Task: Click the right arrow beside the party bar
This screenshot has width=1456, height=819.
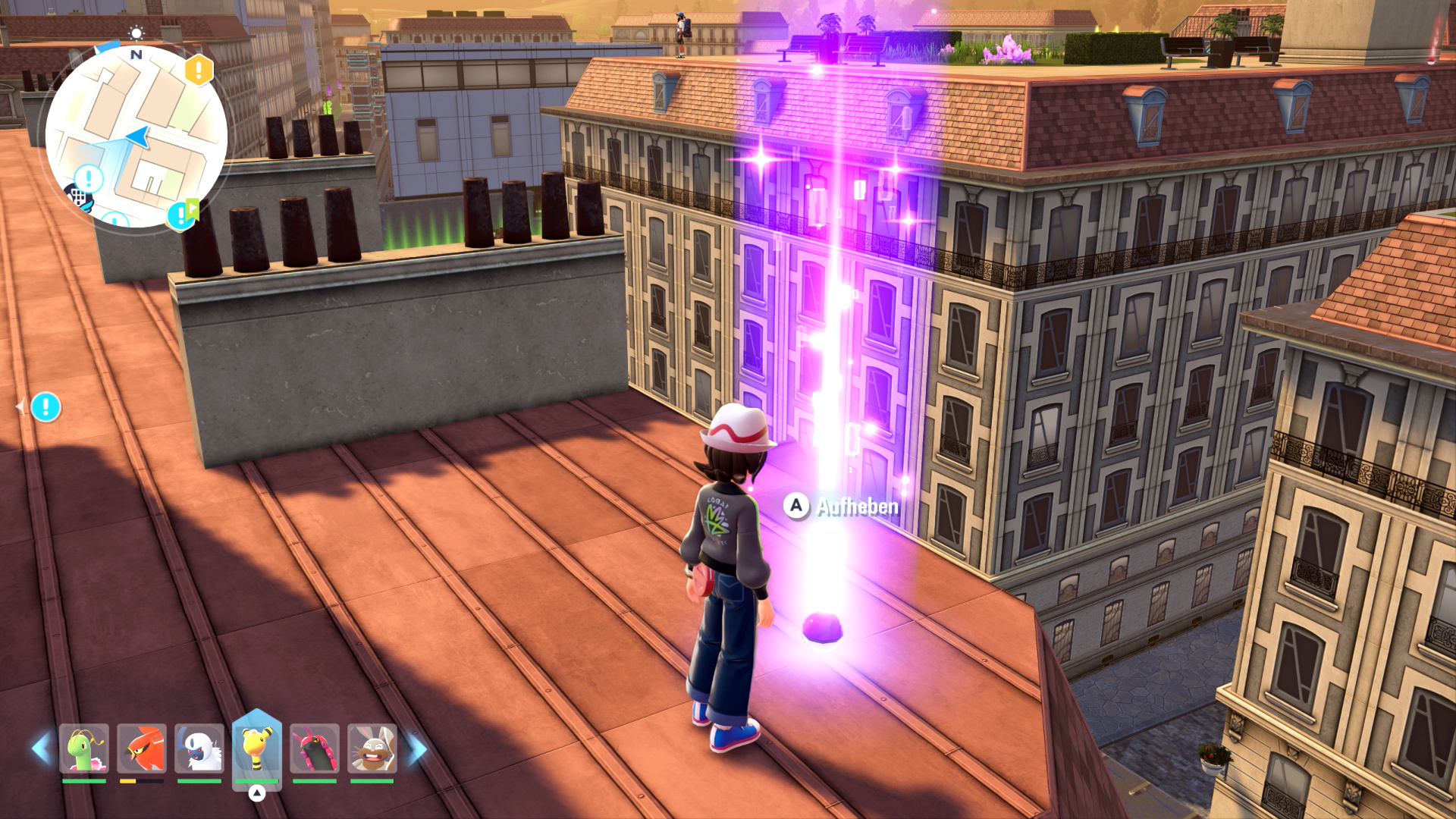Action: tap(418, 748)
